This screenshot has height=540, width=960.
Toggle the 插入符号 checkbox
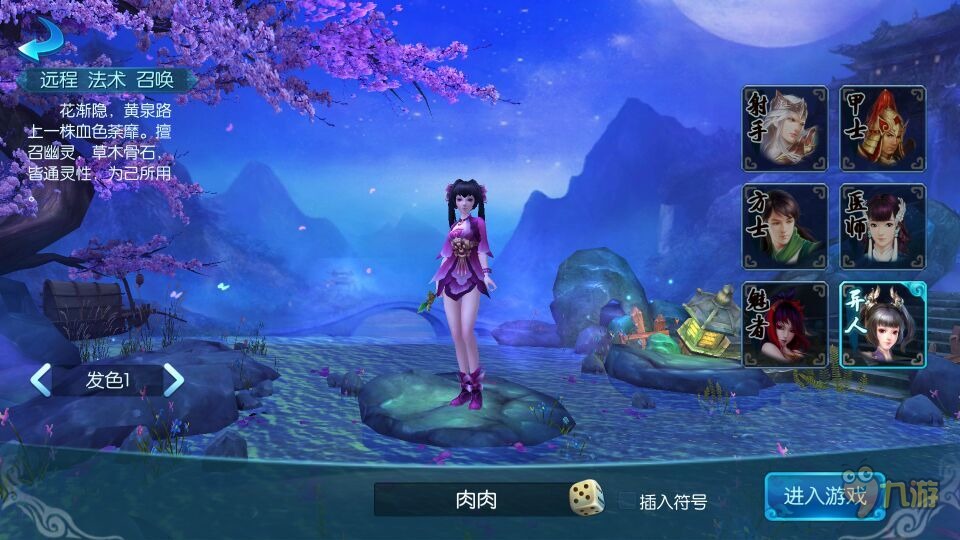coord(627,501)
